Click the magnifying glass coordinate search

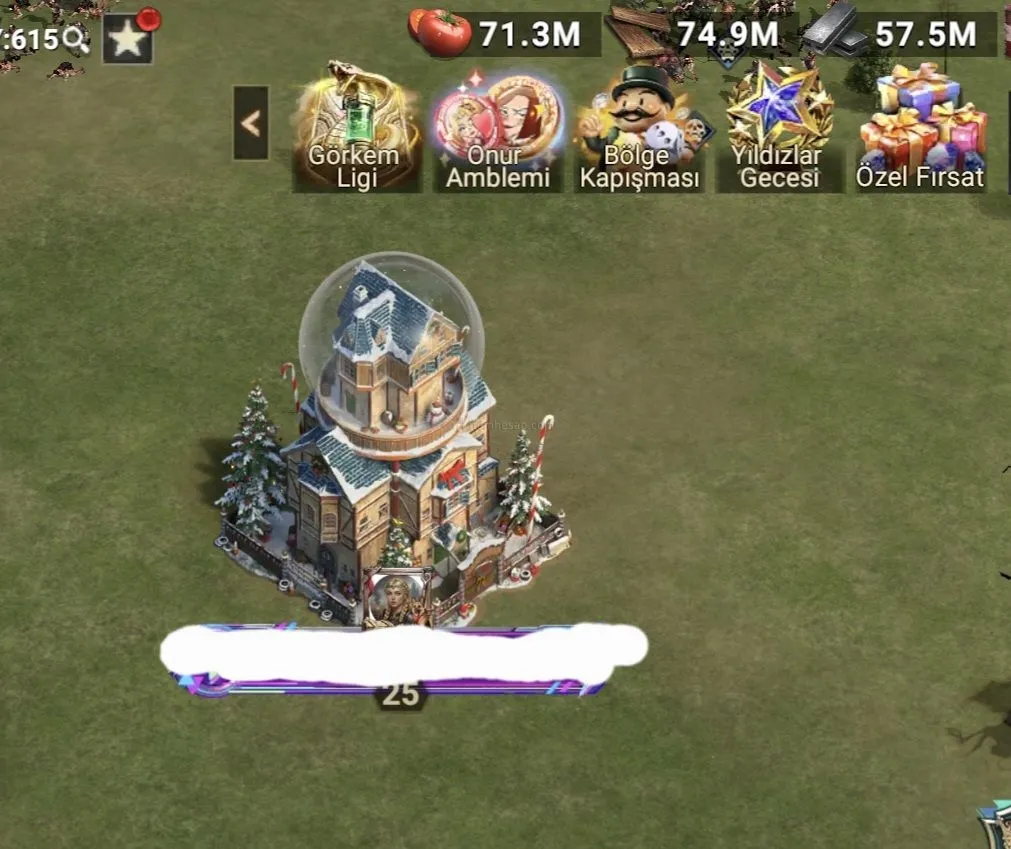[77, 39]
